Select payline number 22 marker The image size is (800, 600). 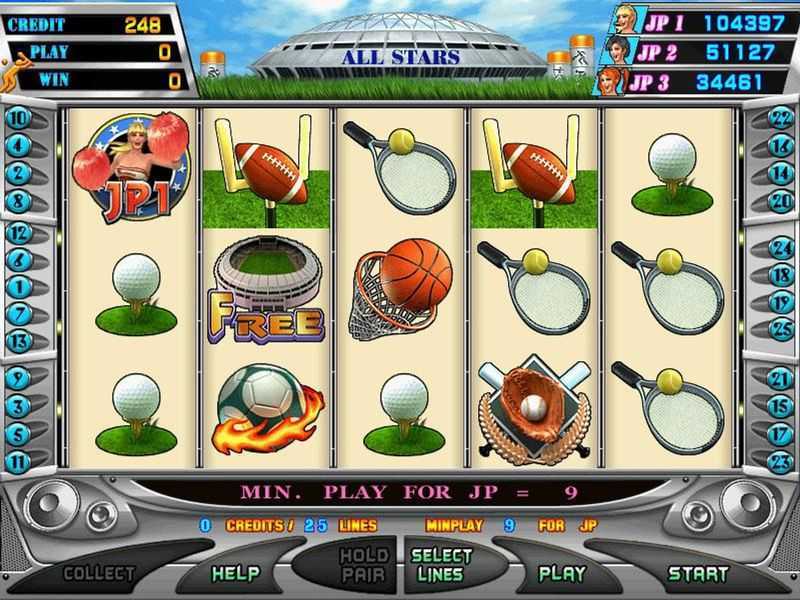[x=781, y=118]
